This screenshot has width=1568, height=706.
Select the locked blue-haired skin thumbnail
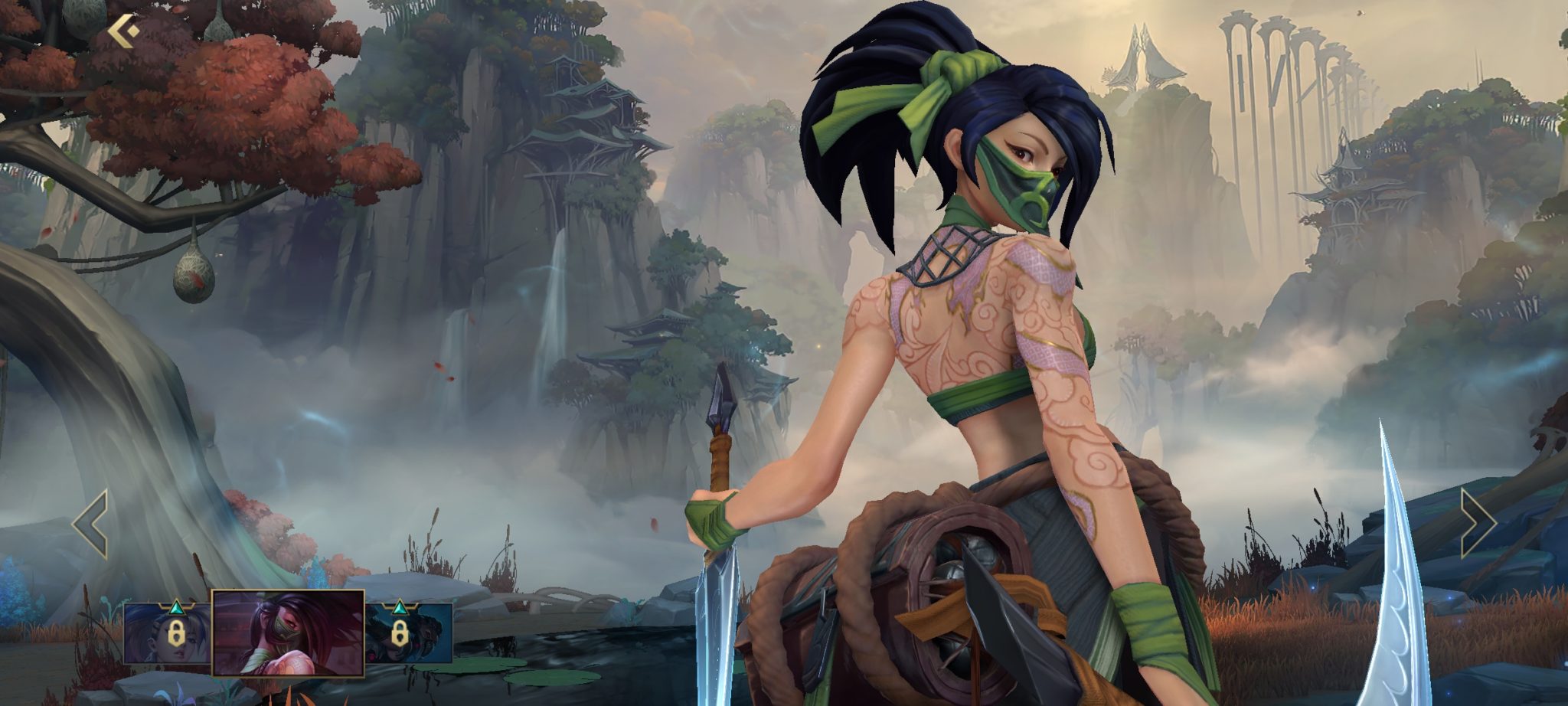tap(166, 633)
